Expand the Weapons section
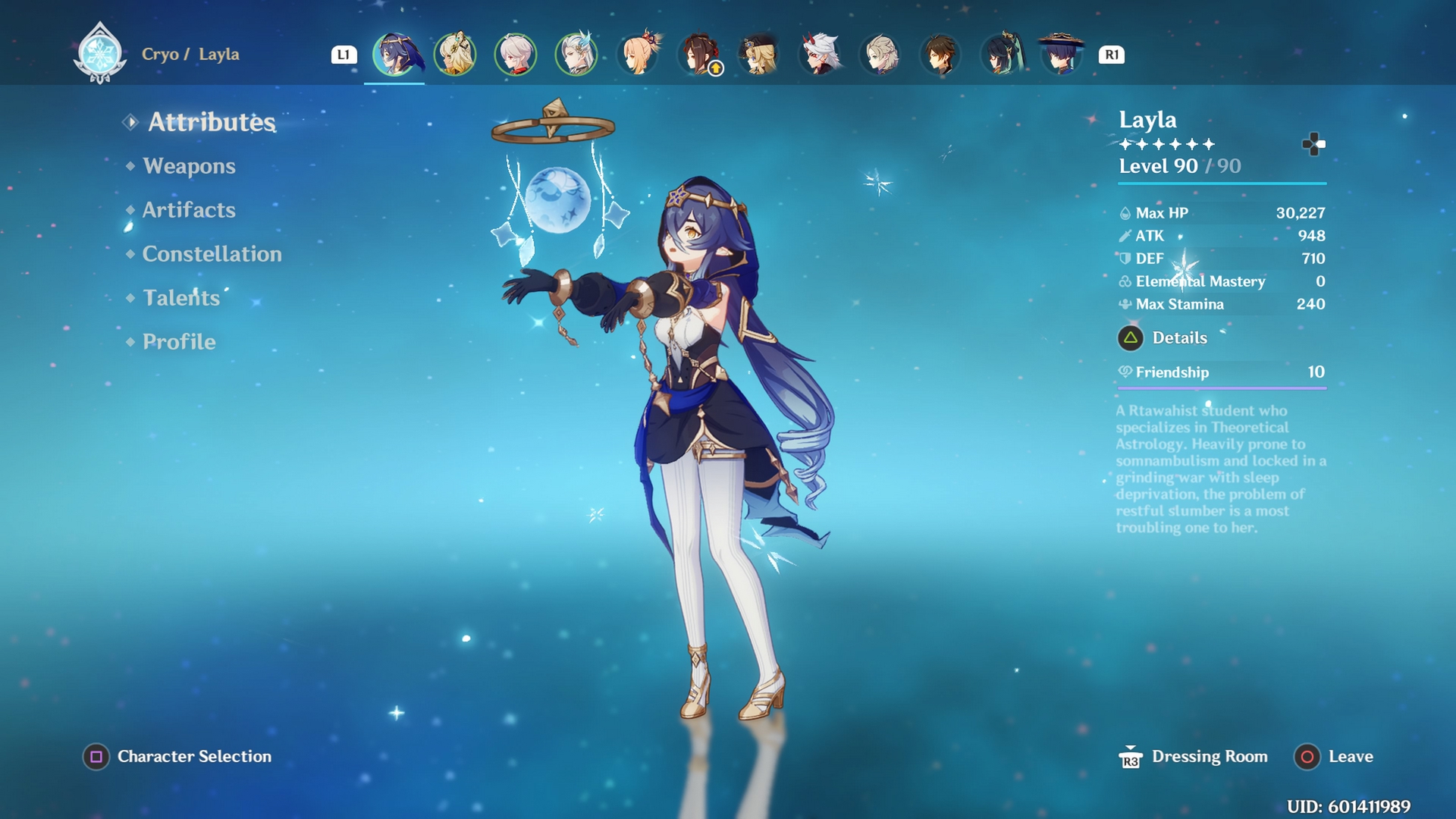1456x819 pixels. (190, 166)
